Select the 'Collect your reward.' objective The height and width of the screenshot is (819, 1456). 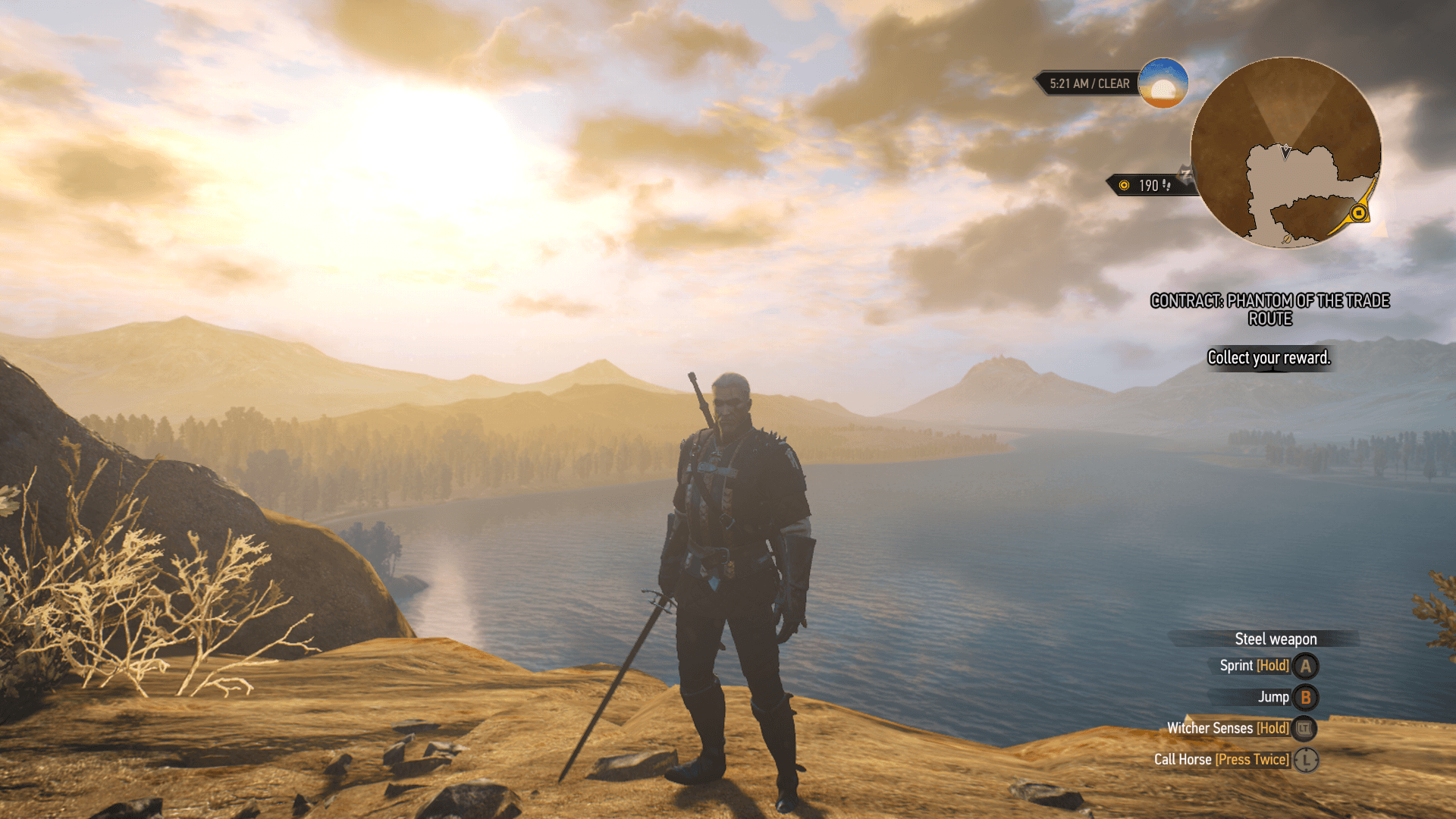1269,358
